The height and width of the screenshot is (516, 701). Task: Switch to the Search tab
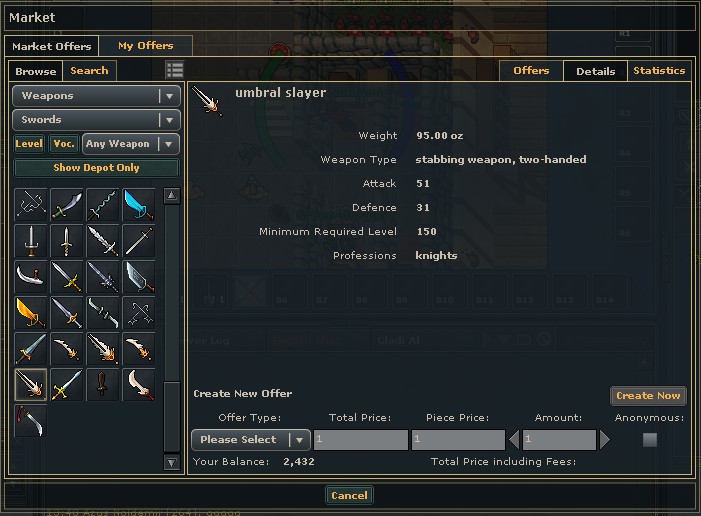click(x=89, y=71)
